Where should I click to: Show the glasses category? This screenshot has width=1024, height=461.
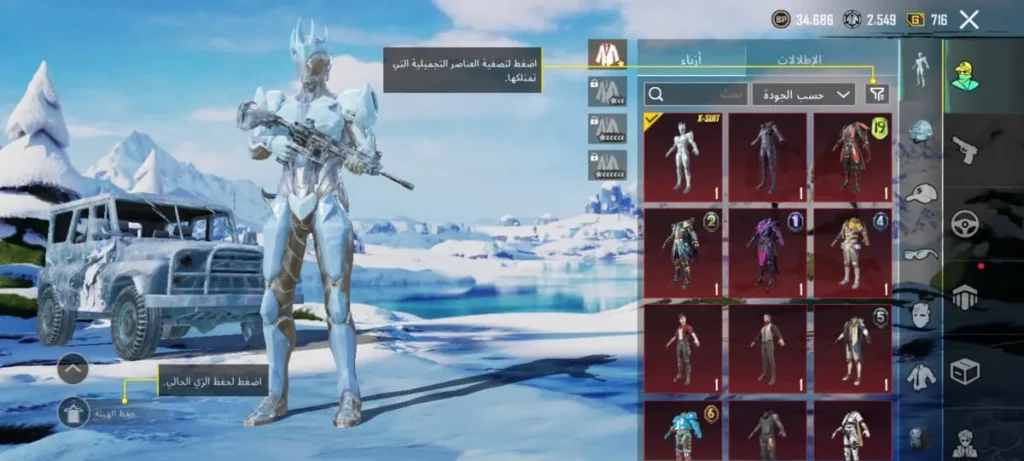[x=920, y=254]
